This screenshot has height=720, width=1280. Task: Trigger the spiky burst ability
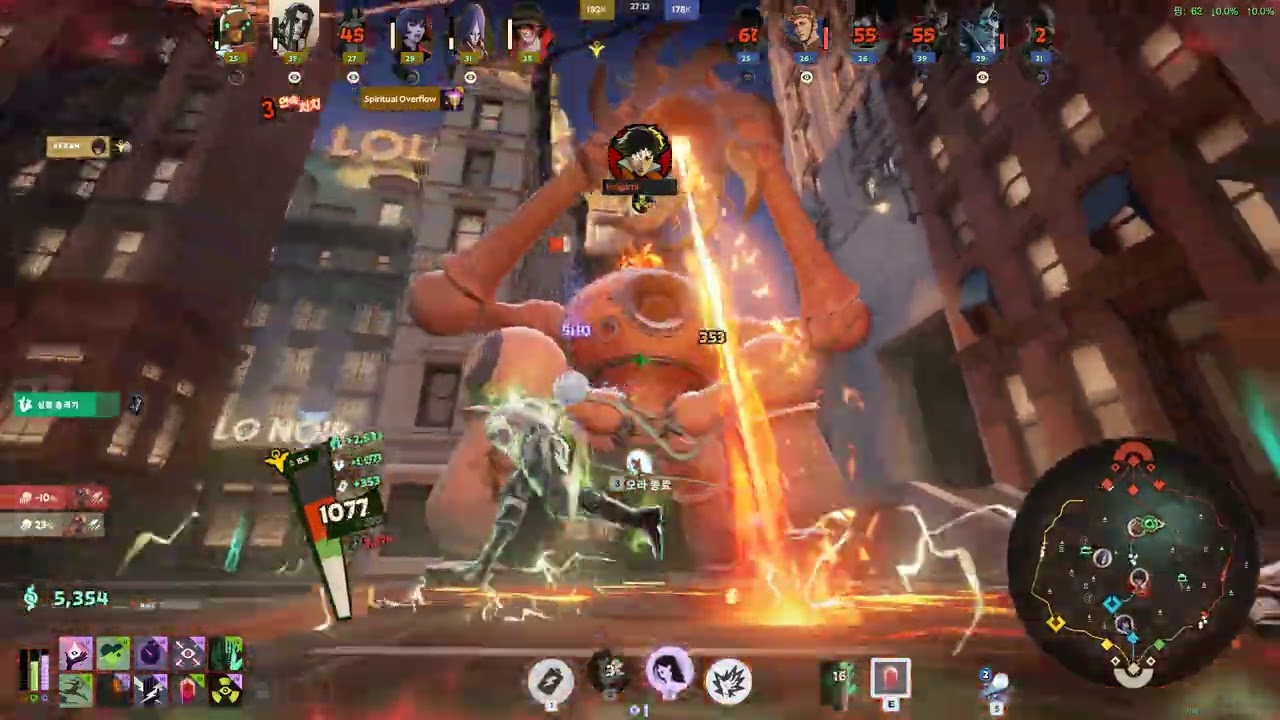point(729,680)
